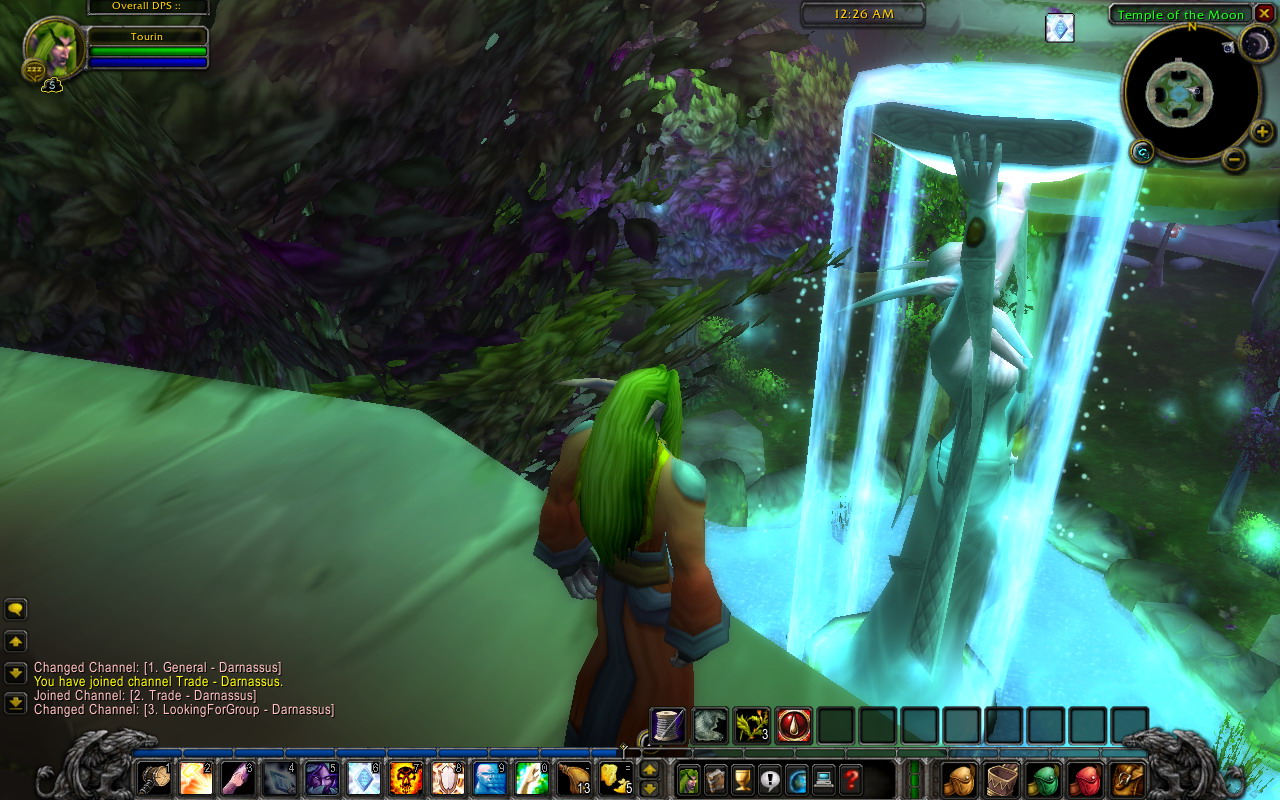Use the hammer ability in slot 1
Screen dimensions: 1280x800
[x=153, y=777]
